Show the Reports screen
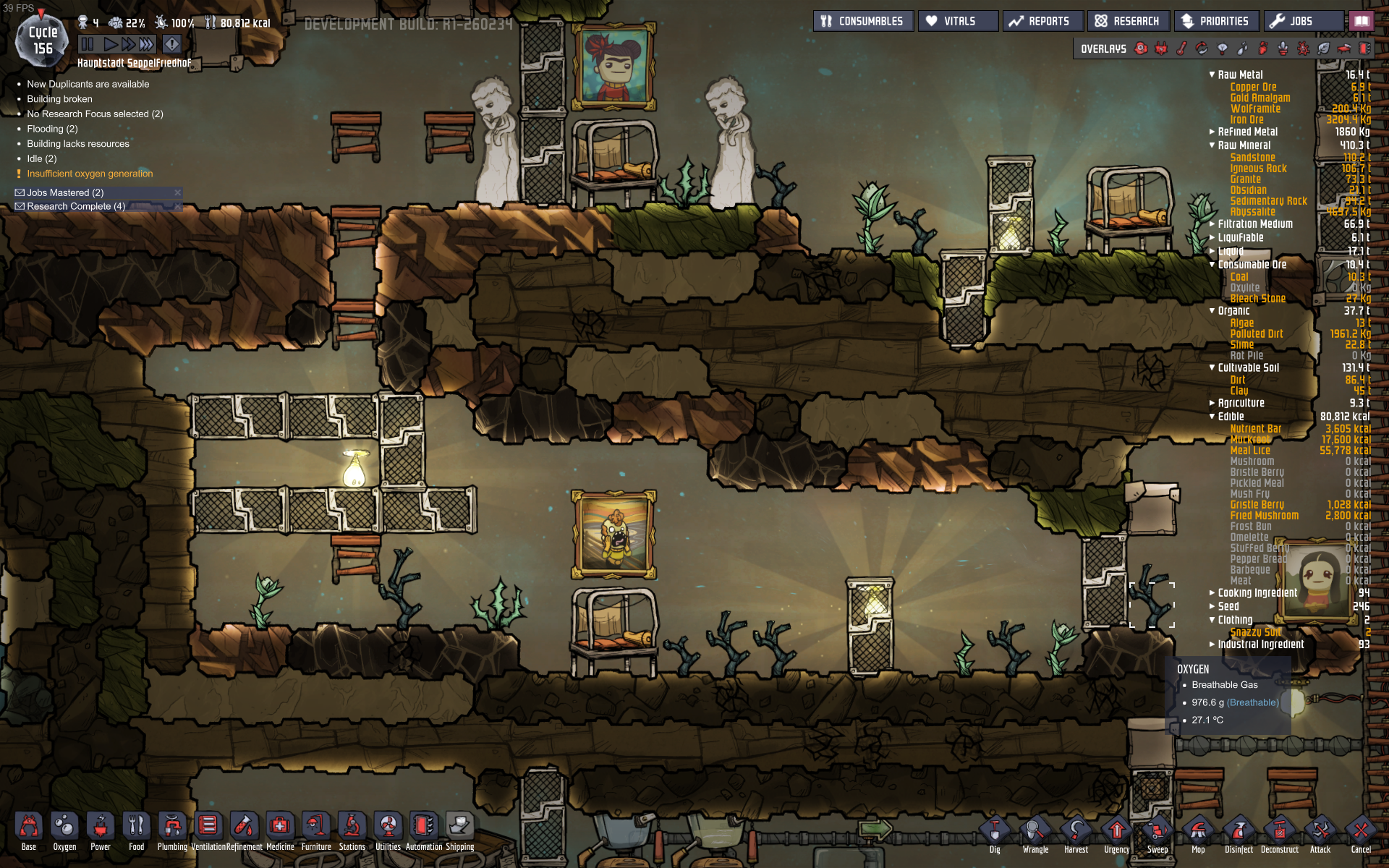Screen dimensions: 1389x868 [1042, 21]
